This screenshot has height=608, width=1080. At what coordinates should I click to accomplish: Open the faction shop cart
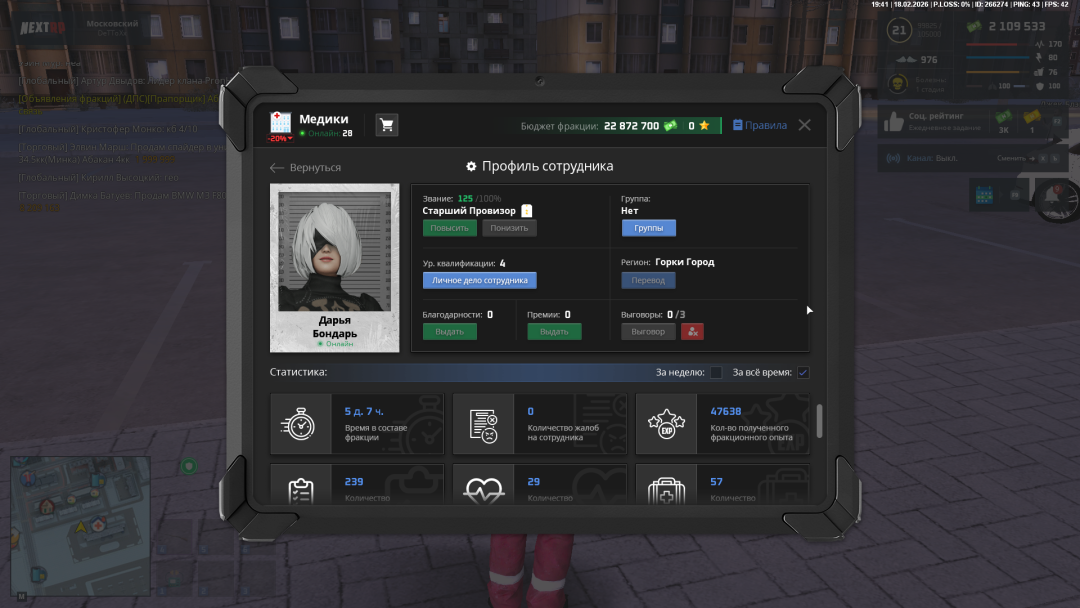click(x=386, y=125)
